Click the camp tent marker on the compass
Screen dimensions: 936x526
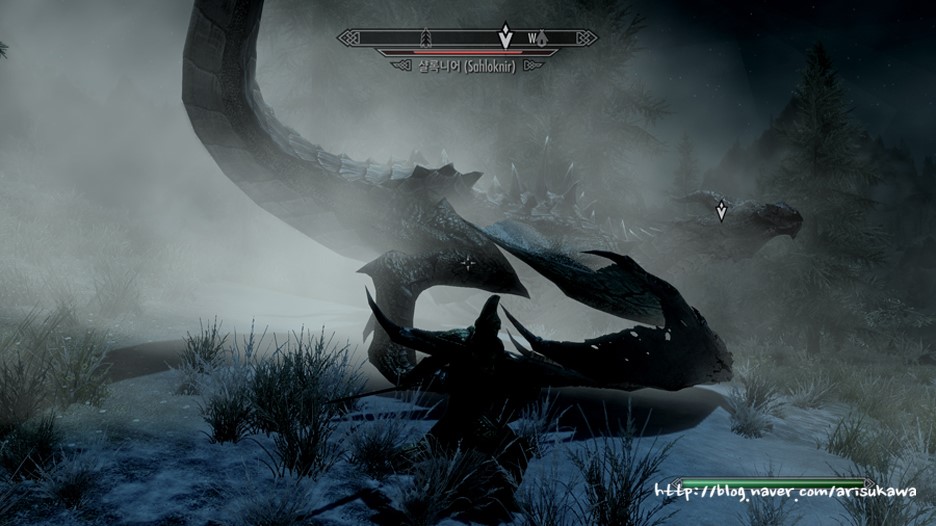coord(542,39)
